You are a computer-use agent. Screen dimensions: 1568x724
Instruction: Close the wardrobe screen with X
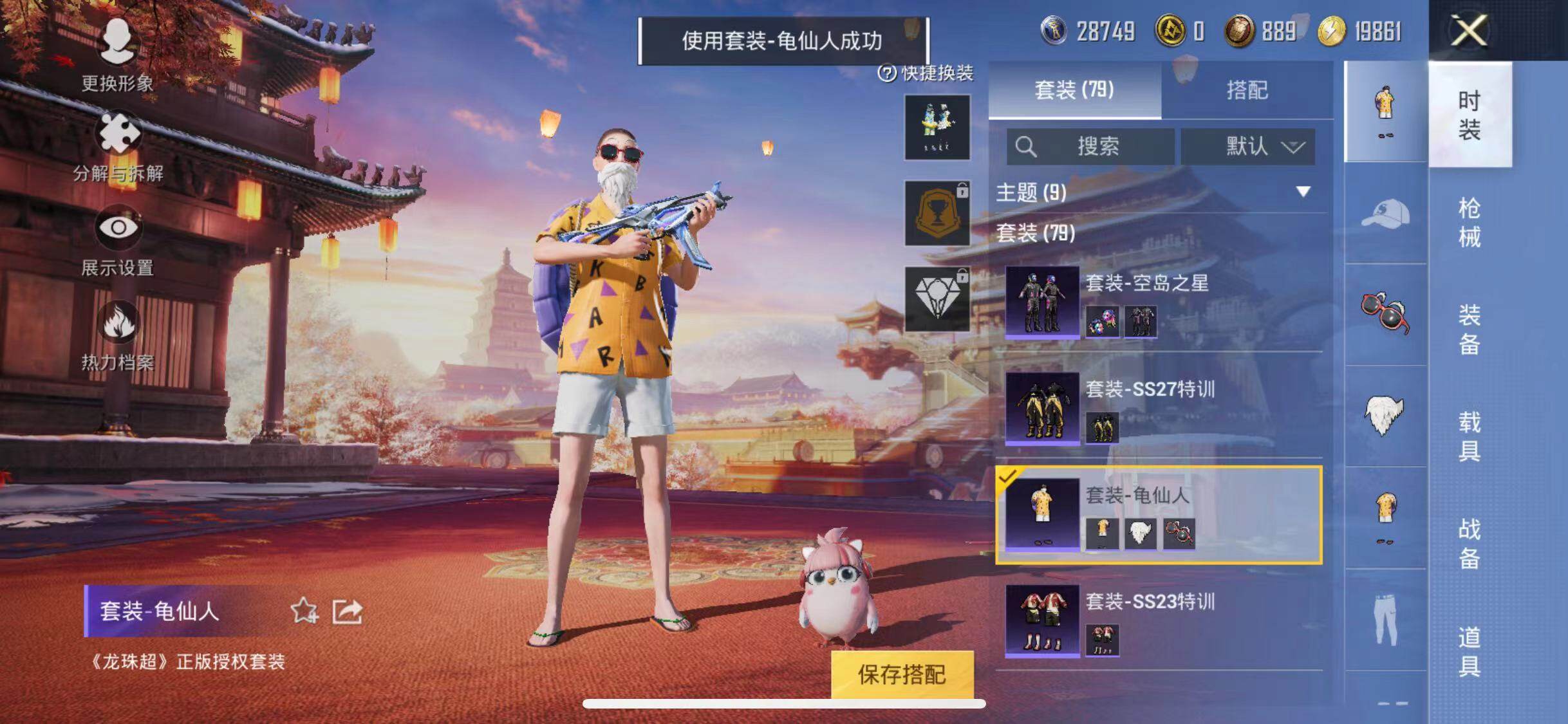point(1468,30)
